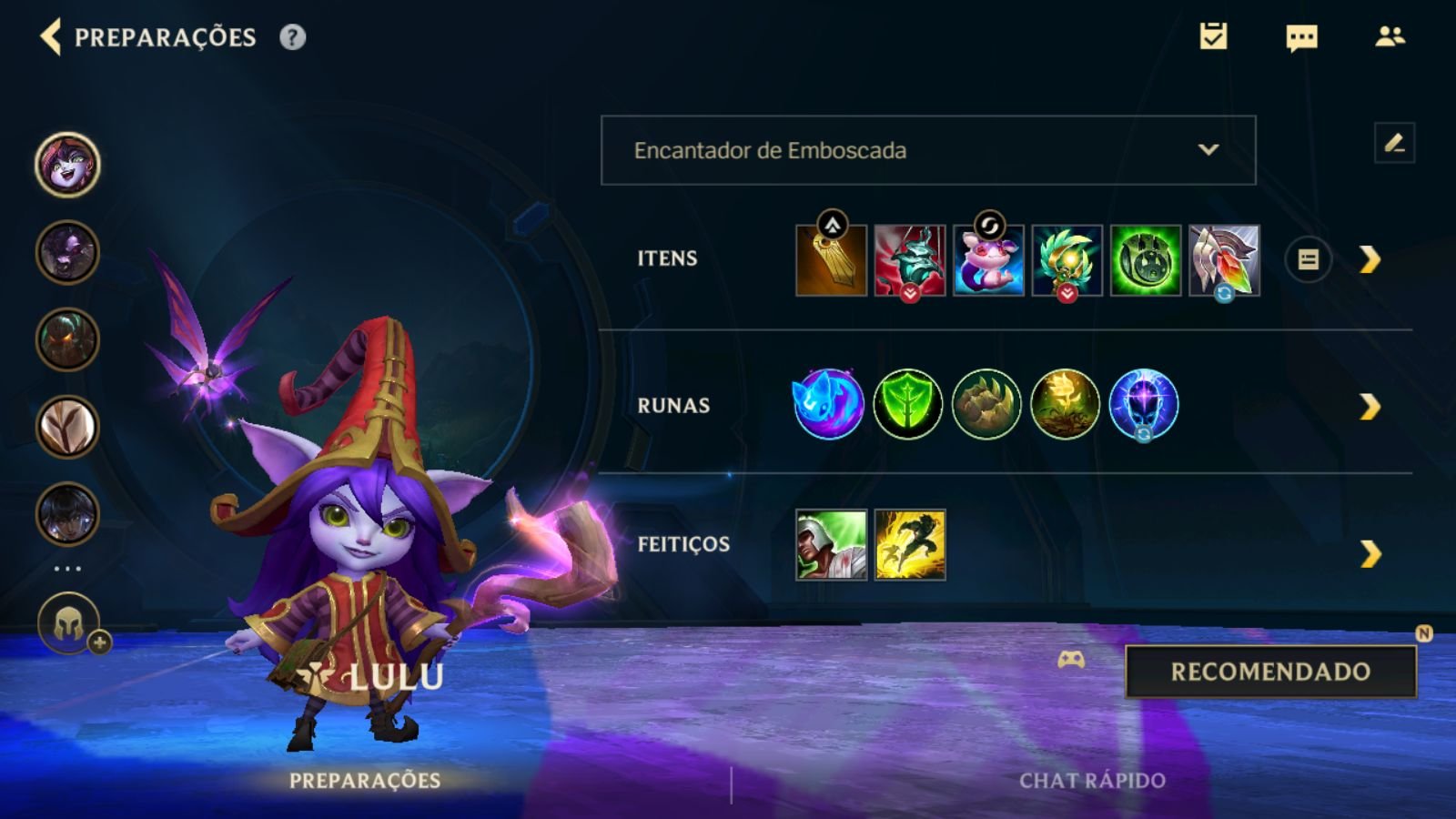Image resolution: width=1456 pixels, height=819 pixels.
Task: Select the green shield rune icon
Action: click(x=907, y=404)
